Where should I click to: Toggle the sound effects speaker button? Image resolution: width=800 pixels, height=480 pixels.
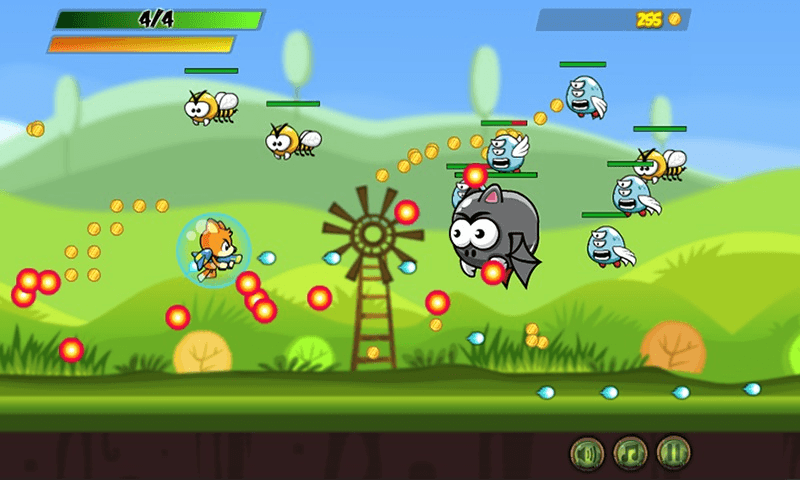pos(587,454)
